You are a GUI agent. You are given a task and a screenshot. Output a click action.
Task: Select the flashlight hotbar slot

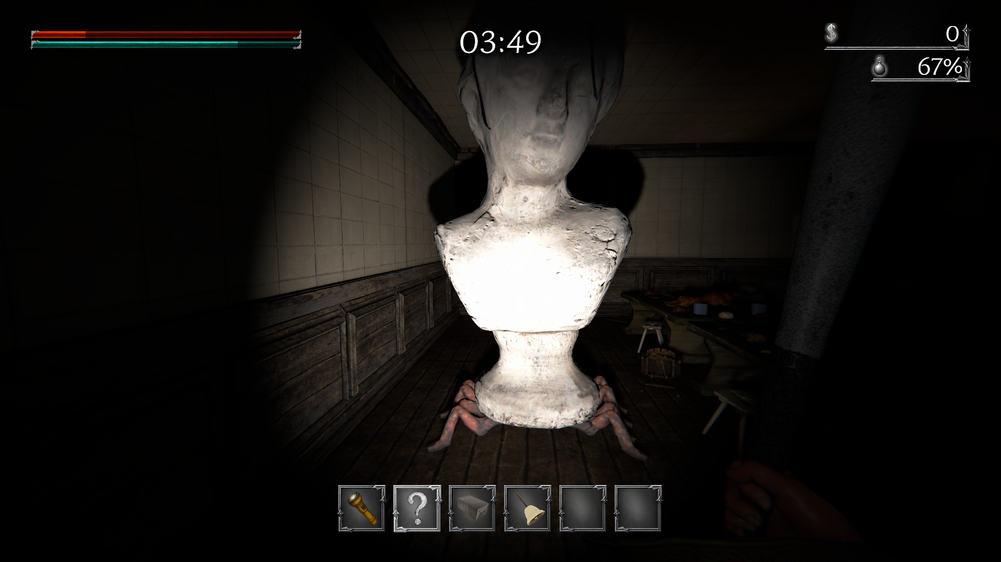tap(362, 509)
